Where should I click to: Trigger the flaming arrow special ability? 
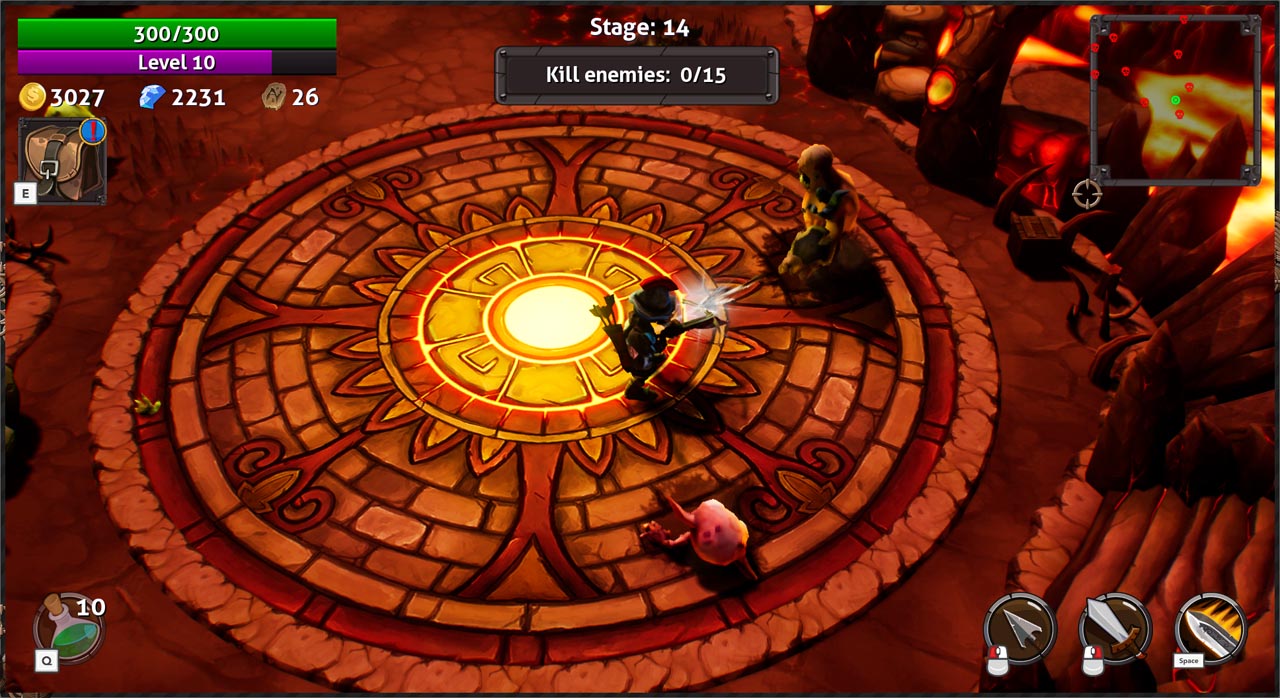[1211, 628]
